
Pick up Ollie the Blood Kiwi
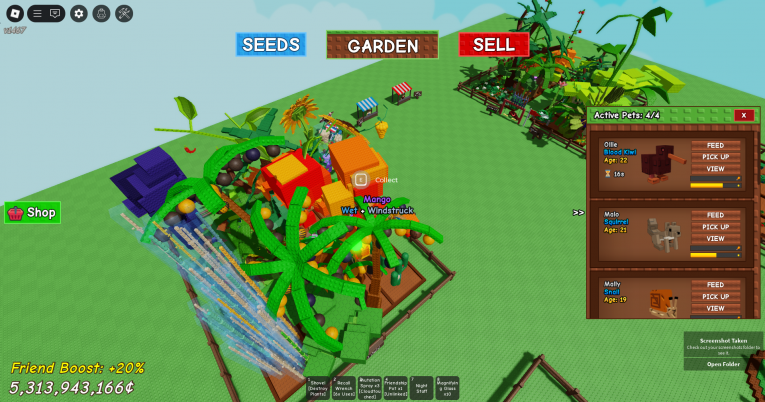[715, 158]
